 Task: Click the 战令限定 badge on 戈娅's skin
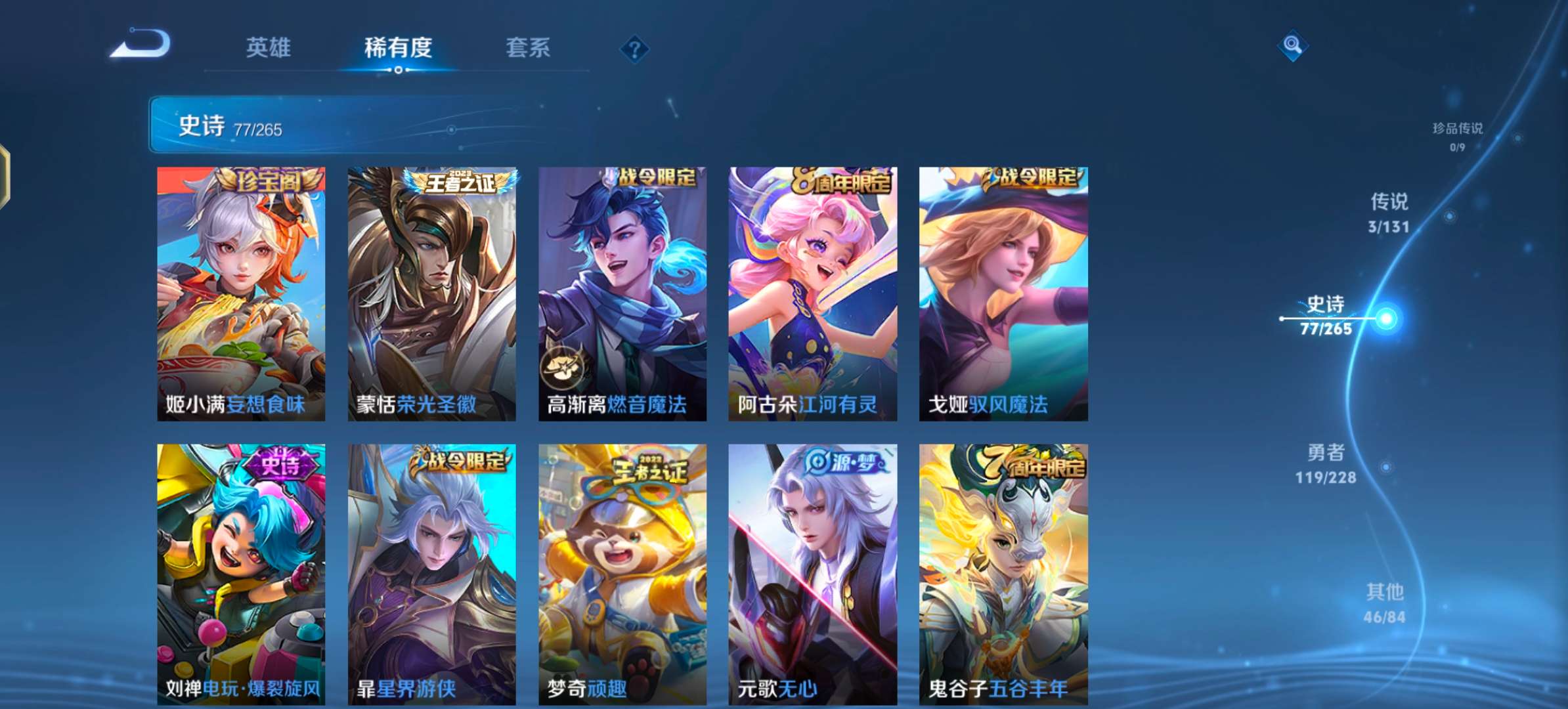(x=1036, y=177)
